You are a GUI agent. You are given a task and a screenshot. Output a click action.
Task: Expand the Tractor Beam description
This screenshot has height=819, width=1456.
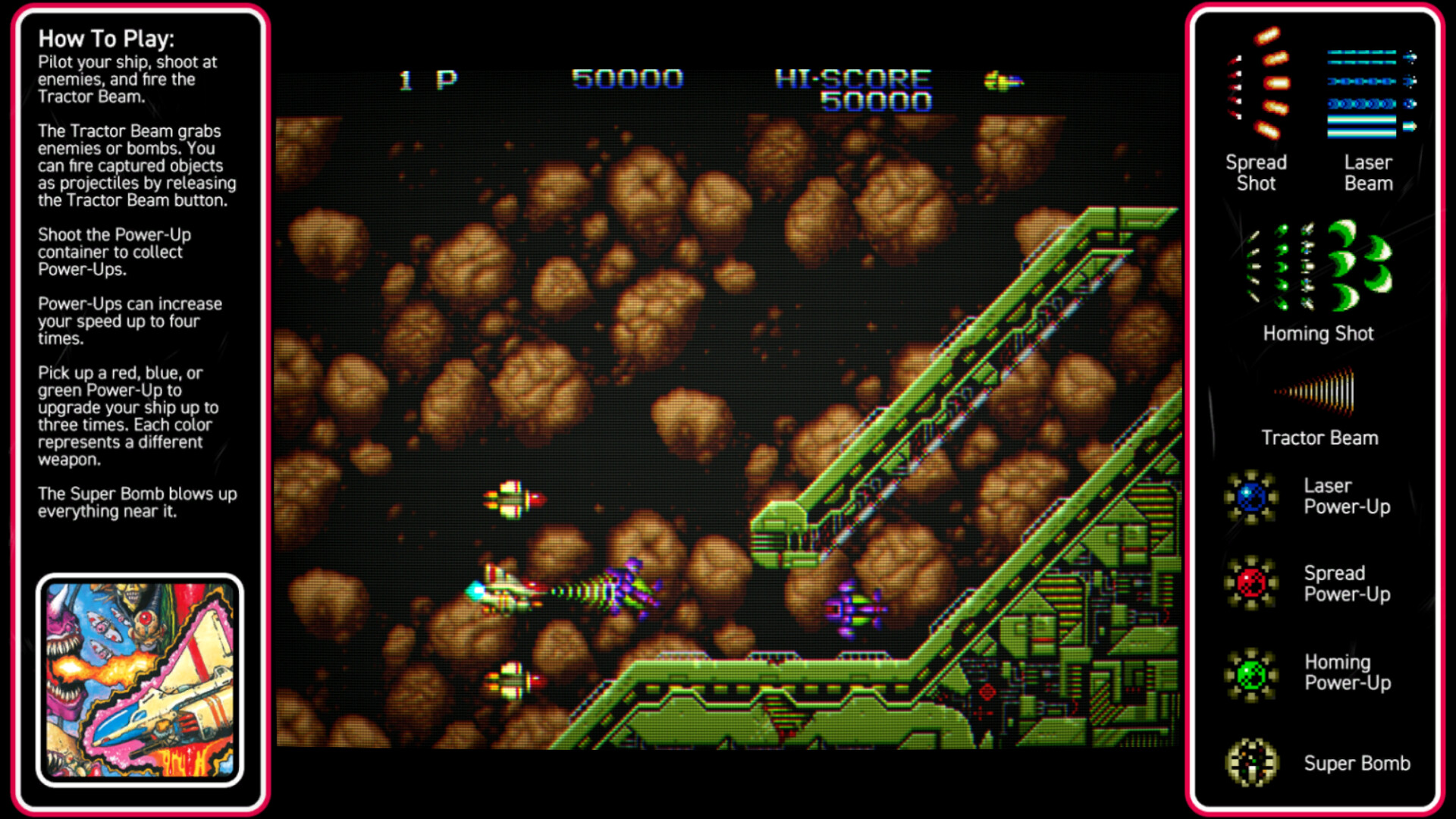coord(1319,438)
